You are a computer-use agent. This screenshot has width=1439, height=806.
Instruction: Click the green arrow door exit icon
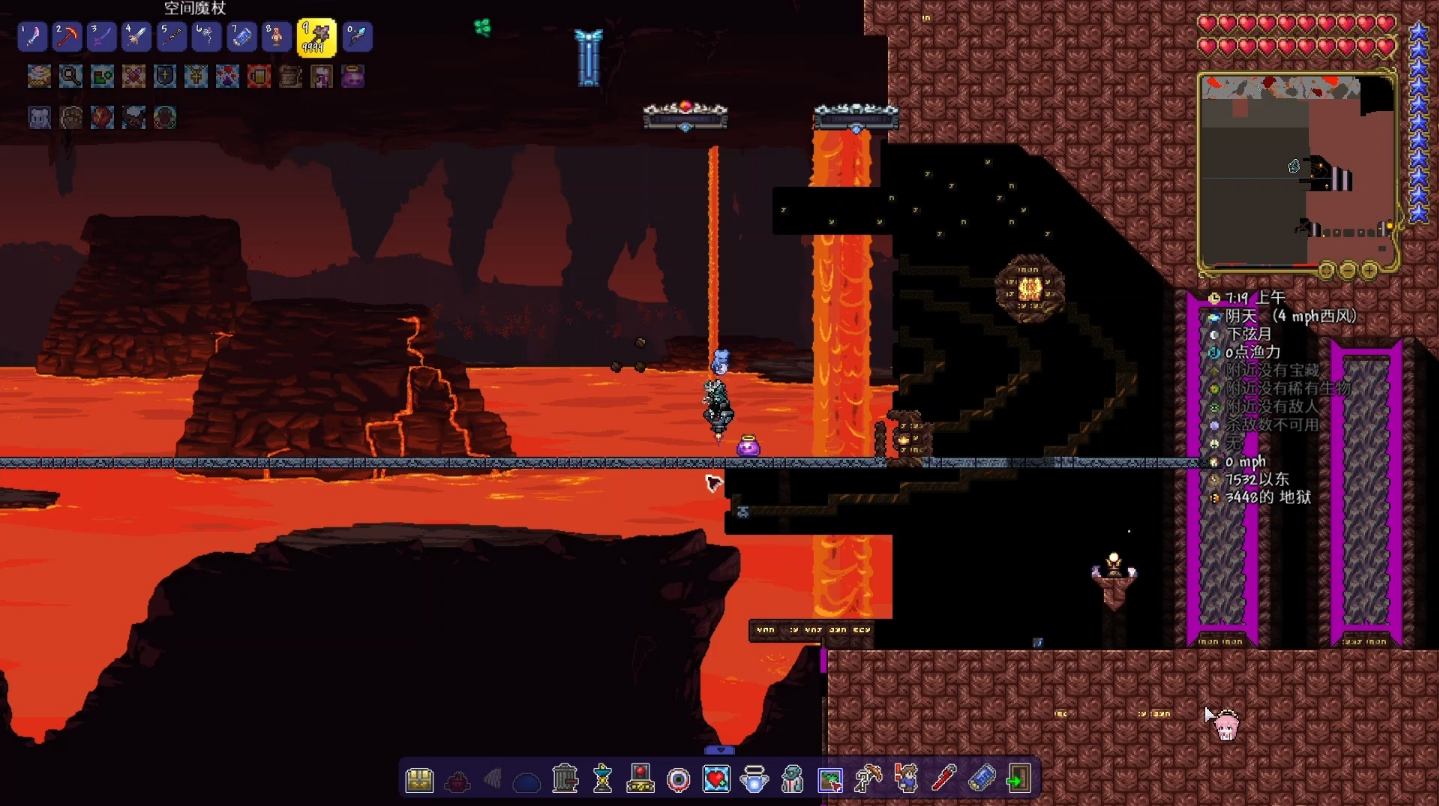point(1019,779)
